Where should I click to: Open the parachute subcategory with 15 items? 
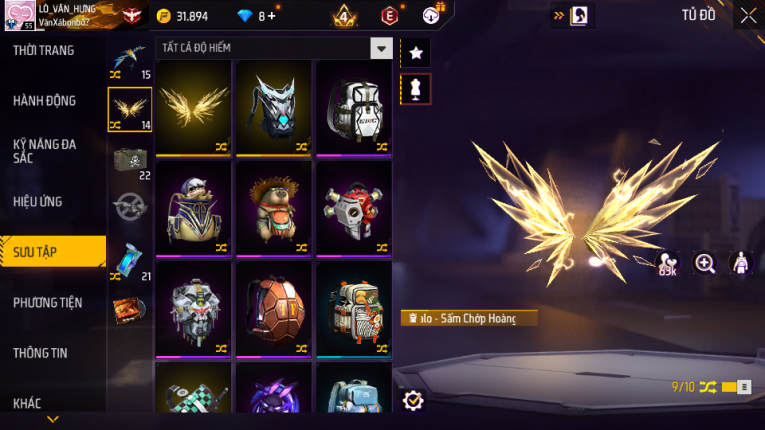pos(130,60)
